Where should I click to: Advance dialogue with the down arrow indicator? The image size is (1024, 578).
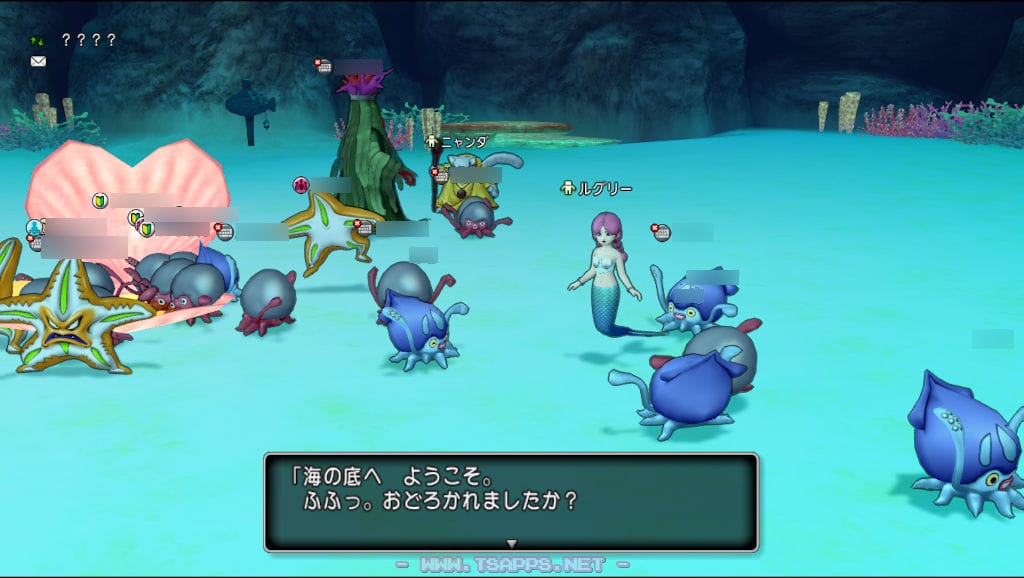click(511, 543)
